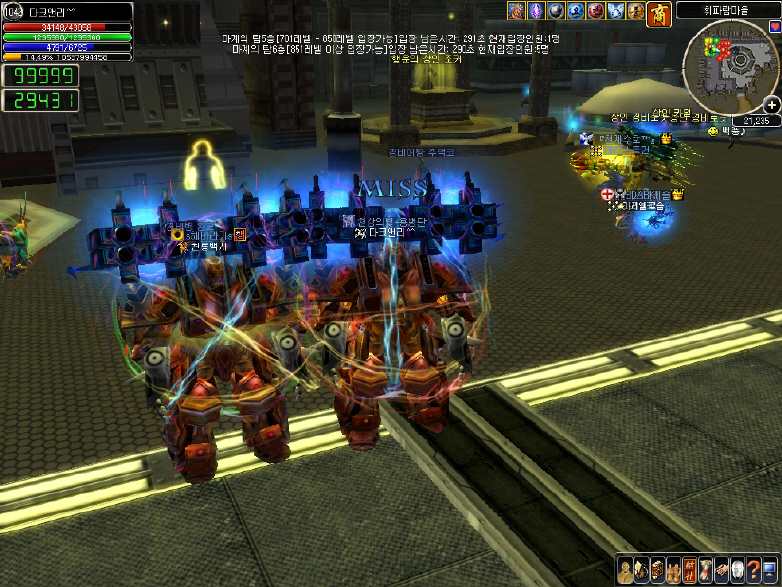The width and height of the screenshot is (782, 587).
Task: Open the computer monitor system icon
Action: pos(771,569)
